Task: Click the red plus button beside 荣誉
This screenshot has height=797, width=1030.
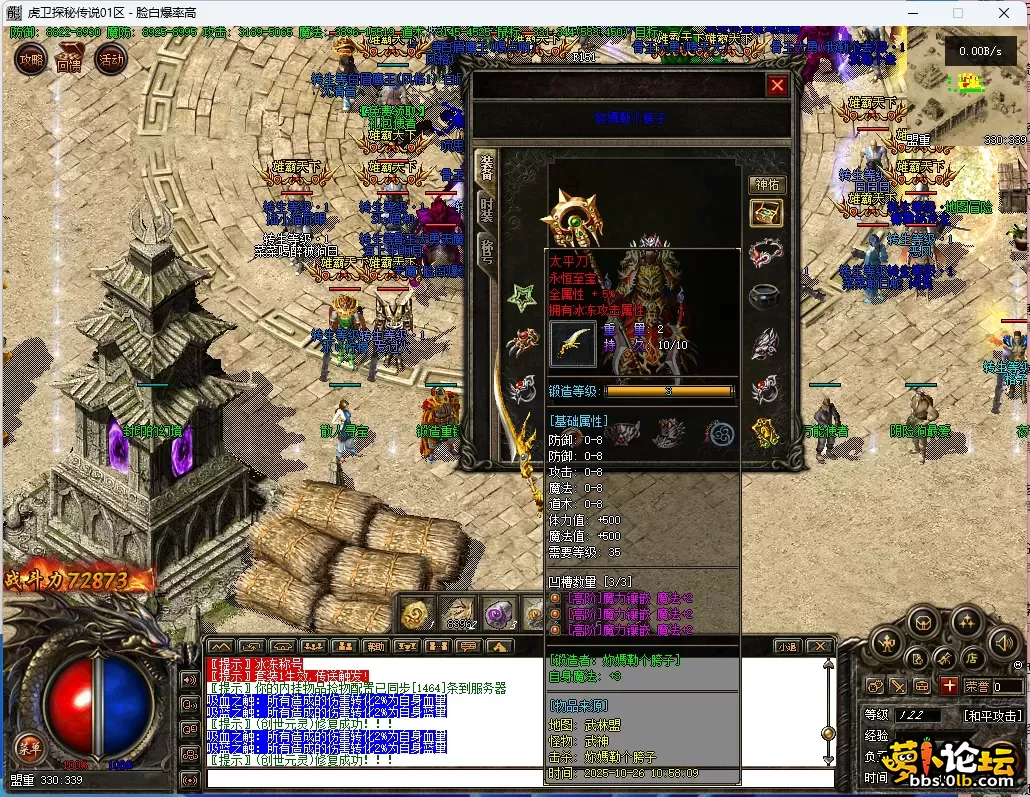Action: 949,686
